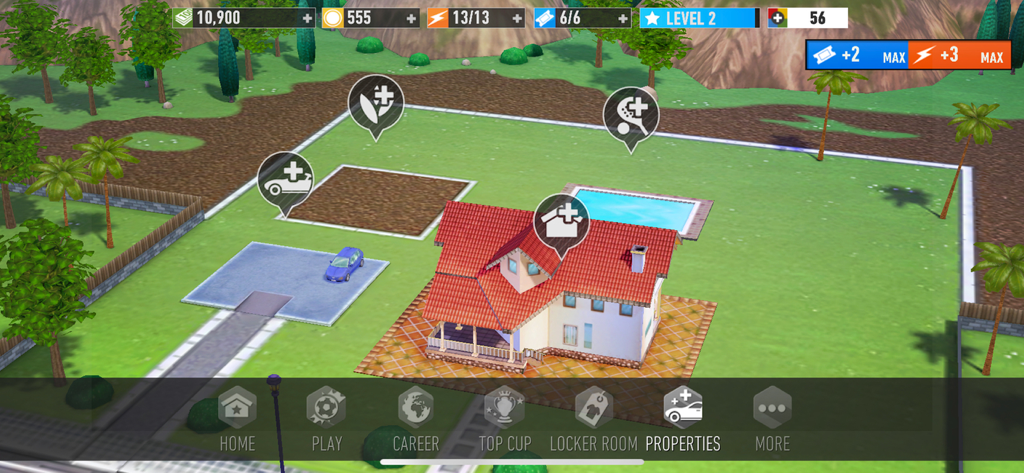Open the Home menu
The height and width of the screenshot is (473, 1024).
pyautogui.click(x=237, y=419)
